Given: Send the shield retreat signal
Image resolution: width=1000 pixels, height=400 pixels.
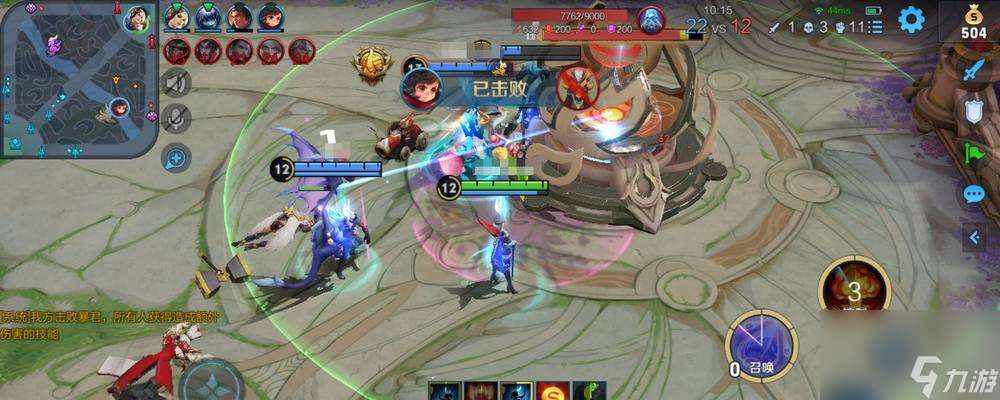Looking at the screenshot, I should point(974,110).
